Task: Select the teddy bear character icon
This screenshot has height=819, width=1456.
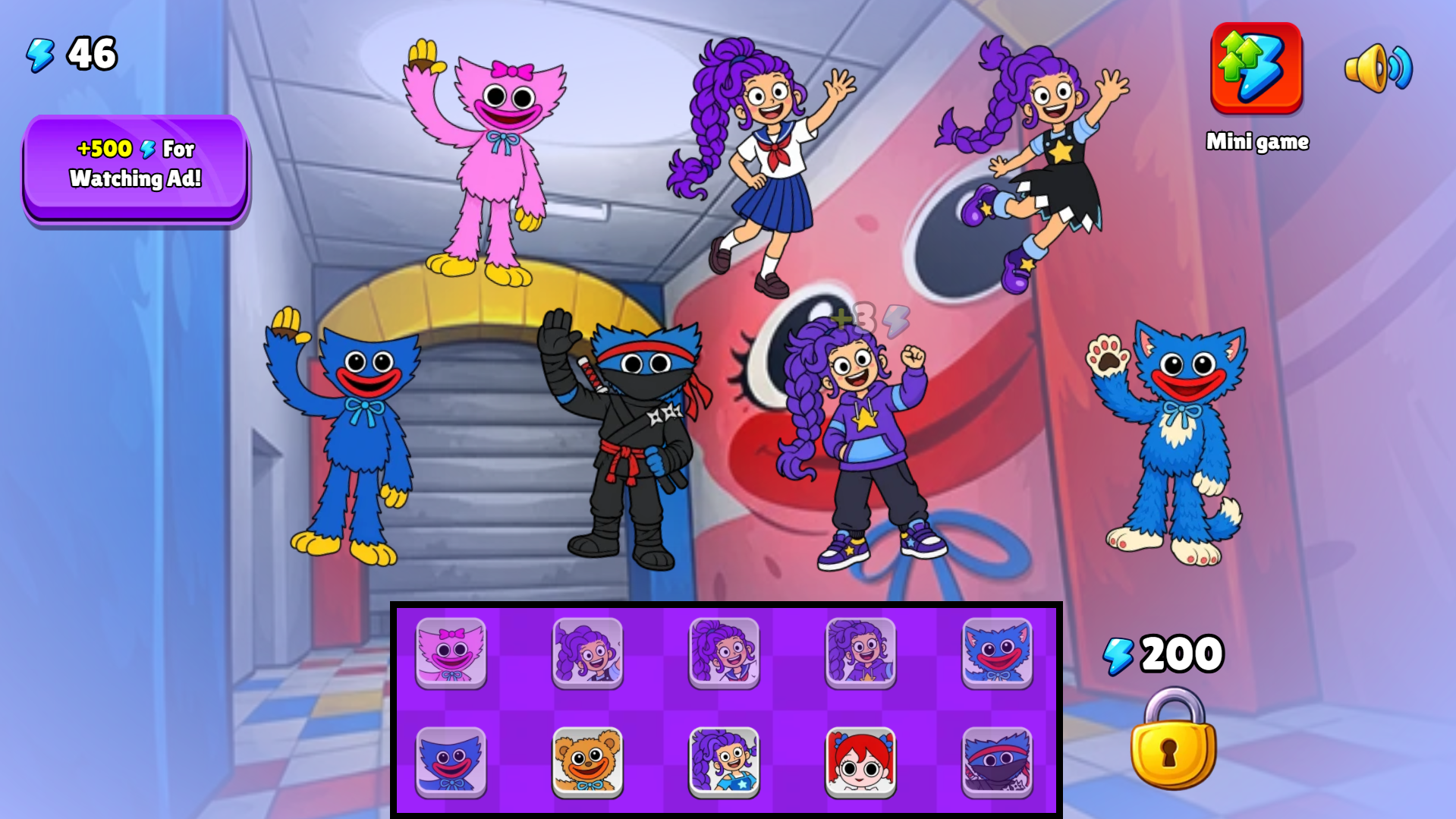Action: tap(588, 761)
